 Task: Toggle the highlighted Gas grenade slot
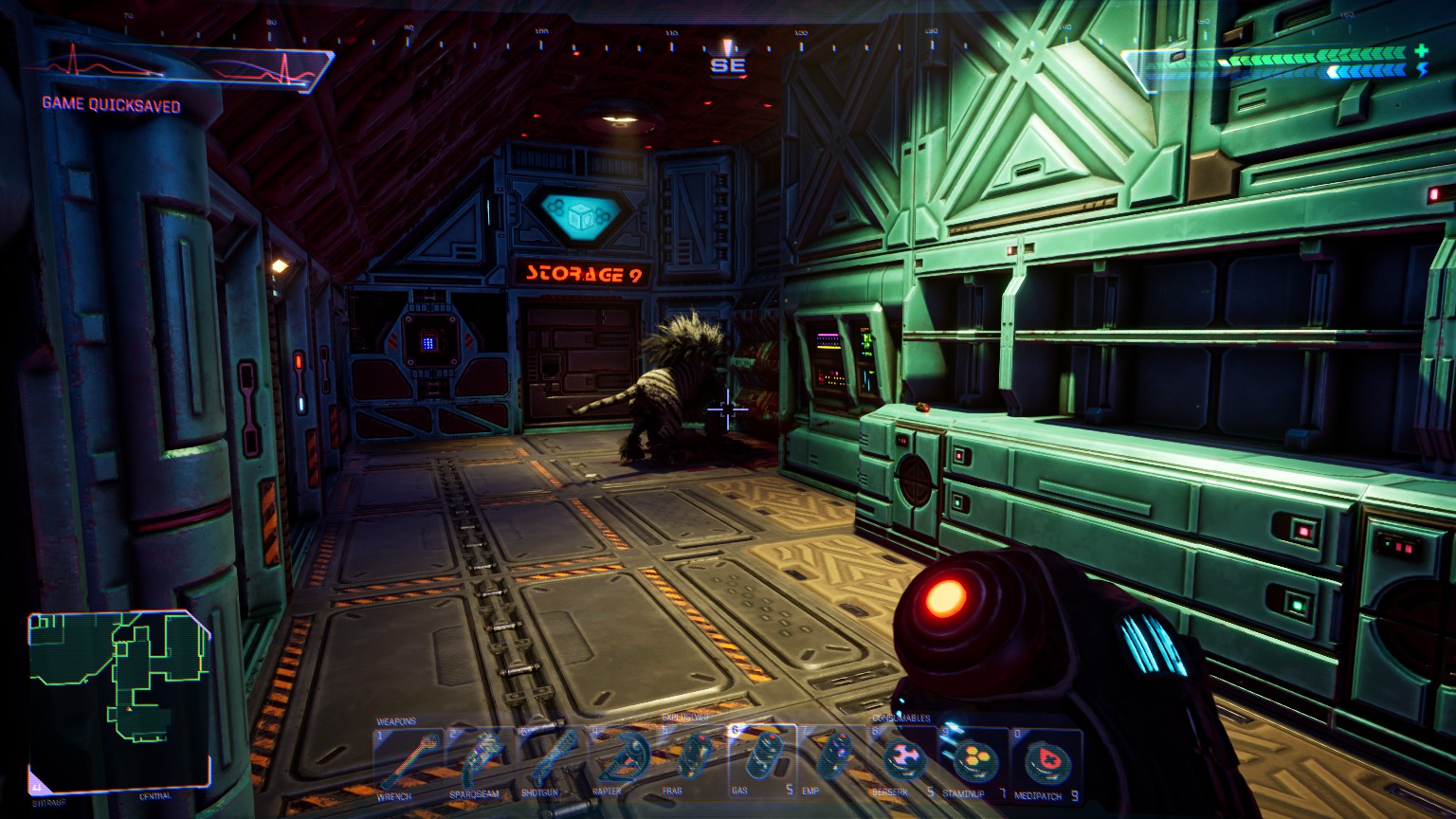[x=763, y=758]
